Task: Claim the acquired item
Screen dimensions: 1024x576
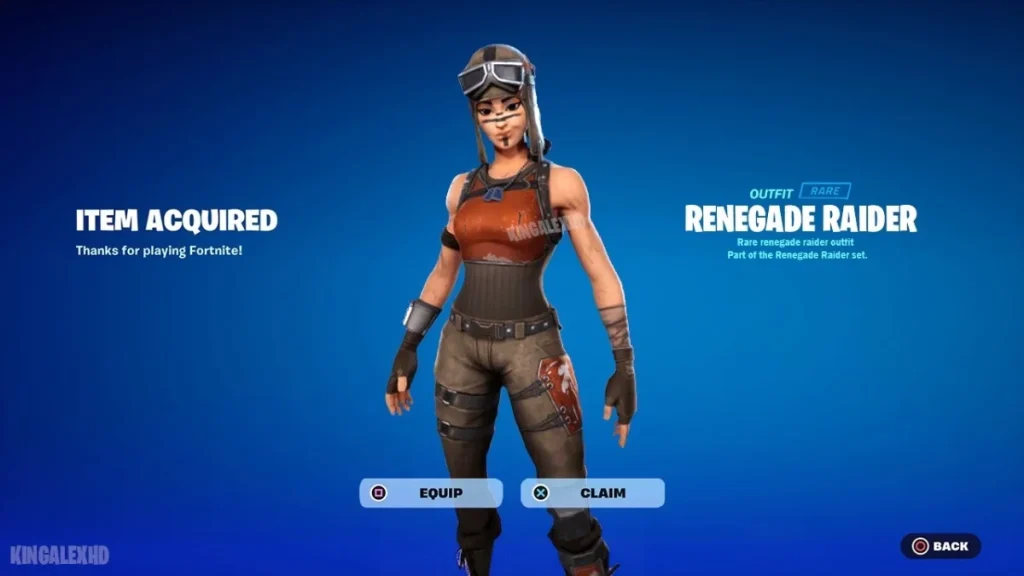Action: click(x=592, y=493)
